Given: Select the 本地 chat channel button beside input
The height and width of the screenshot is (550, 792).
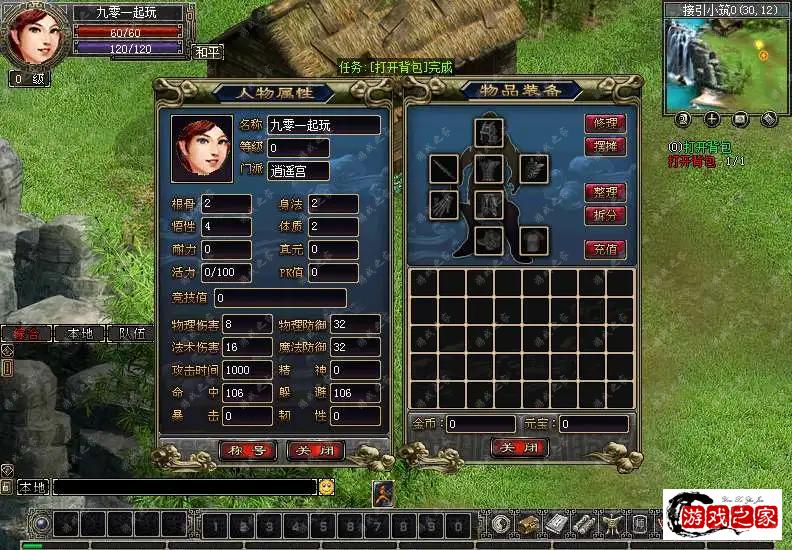Looking at the screenshot, I should 33,487.
